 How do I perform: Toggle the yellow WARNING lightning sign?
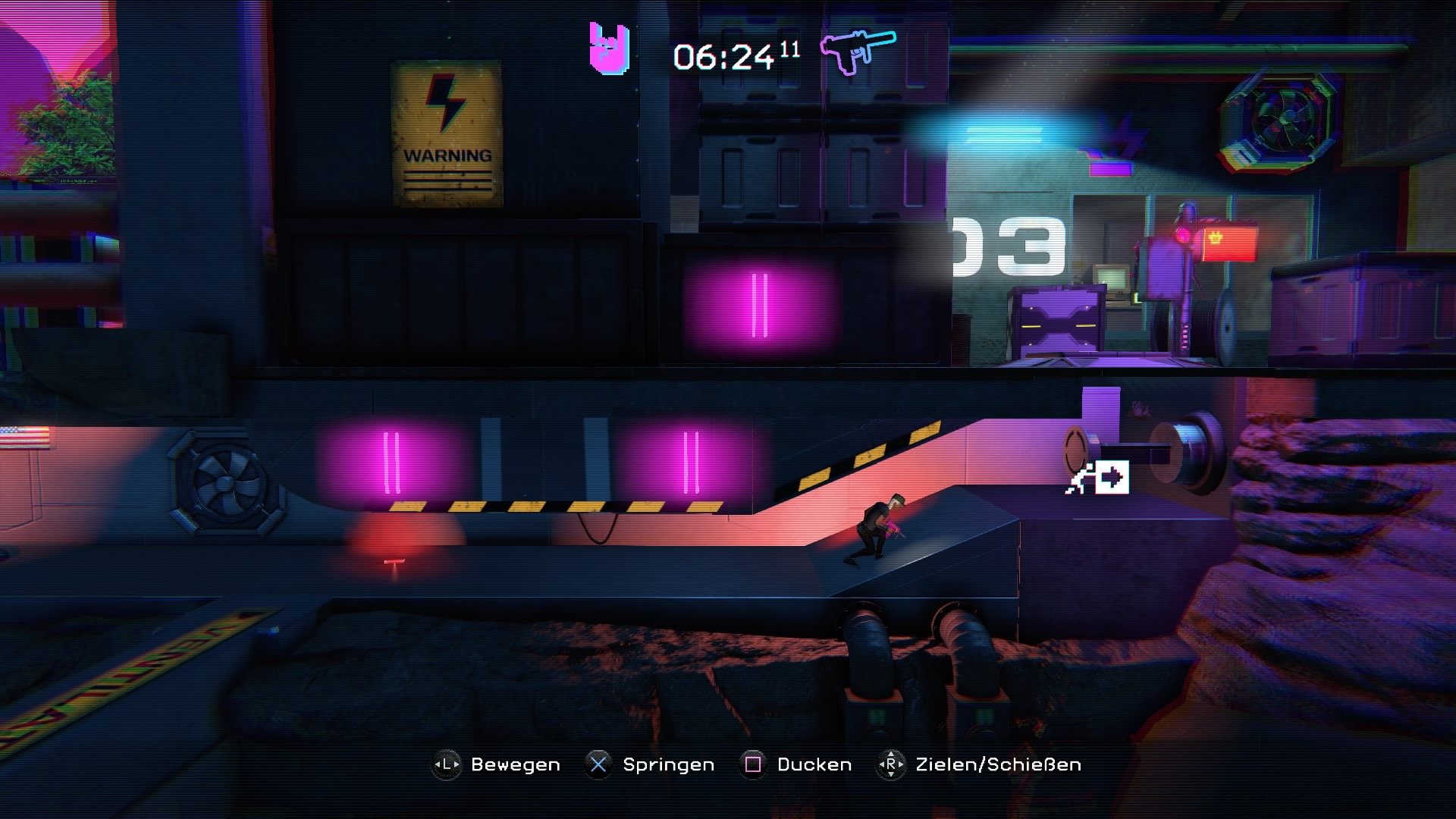pos(446,127)
